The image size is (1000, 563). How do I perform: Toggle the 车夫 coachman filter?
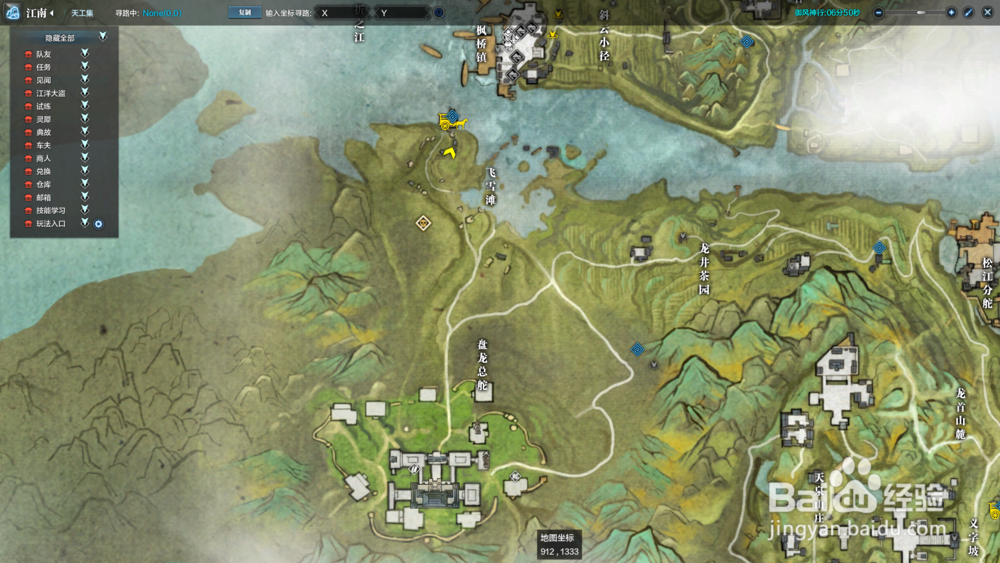(85, 145)
